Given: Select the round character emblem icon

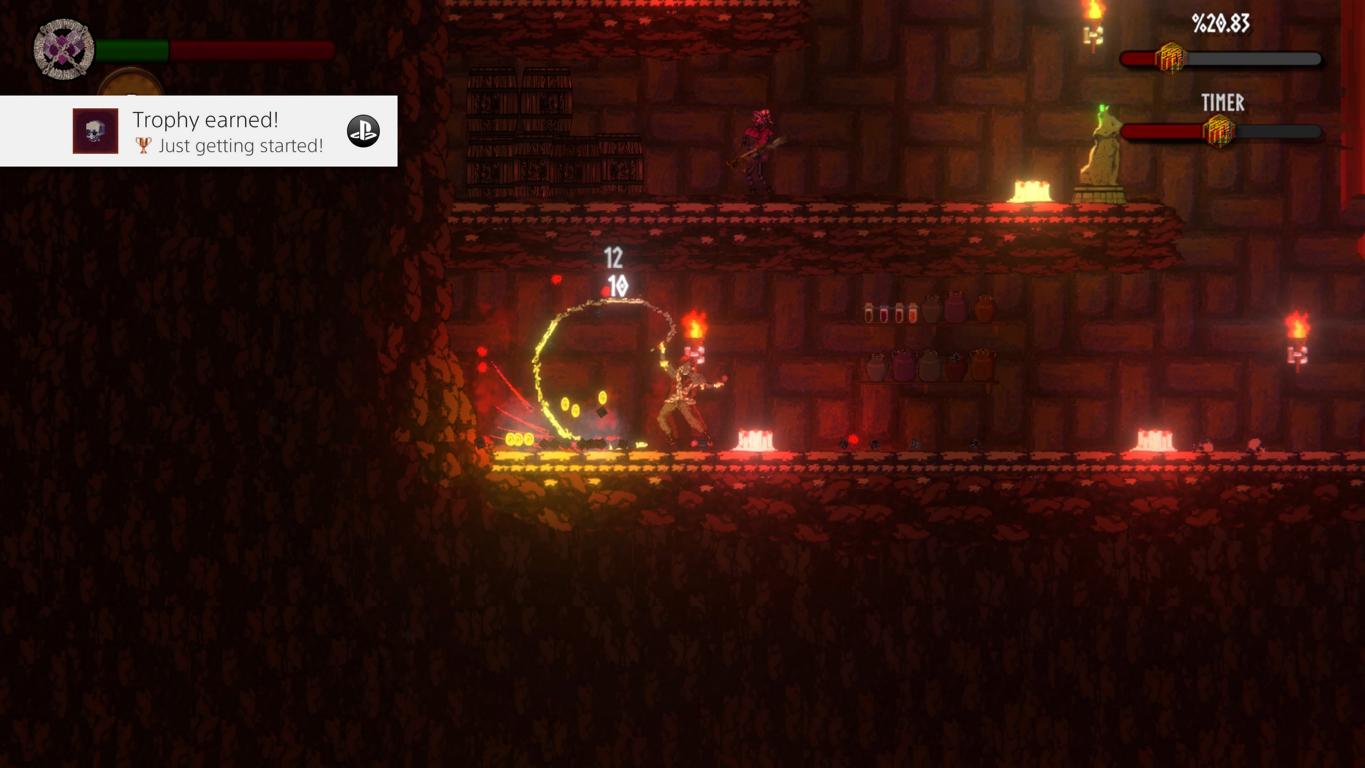Looking at the screenshot, I should coord(64,49).
